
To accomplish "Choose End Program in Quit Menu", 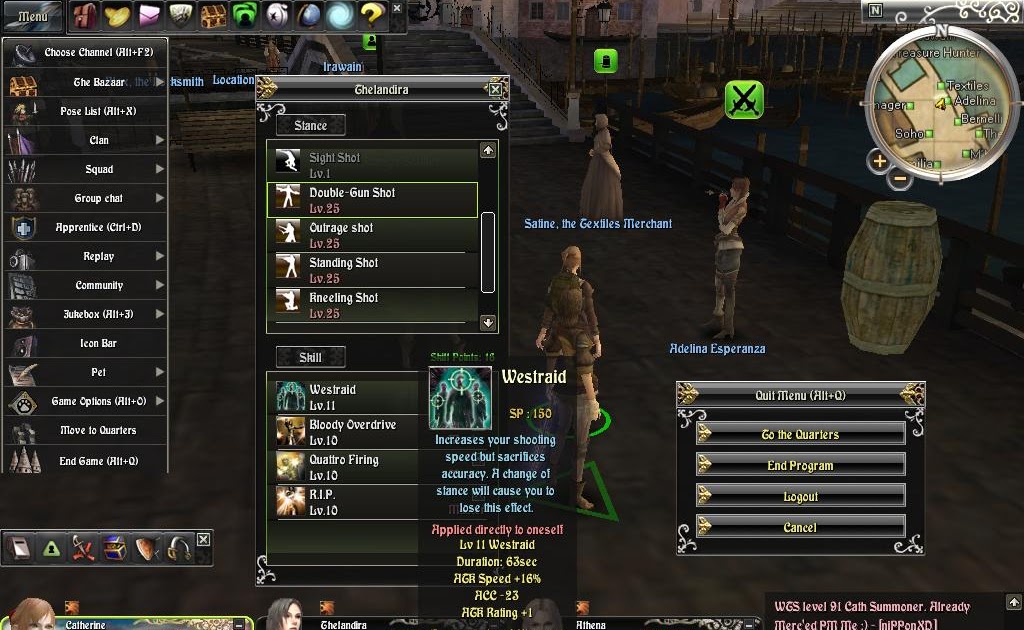I will coord(800,465).
